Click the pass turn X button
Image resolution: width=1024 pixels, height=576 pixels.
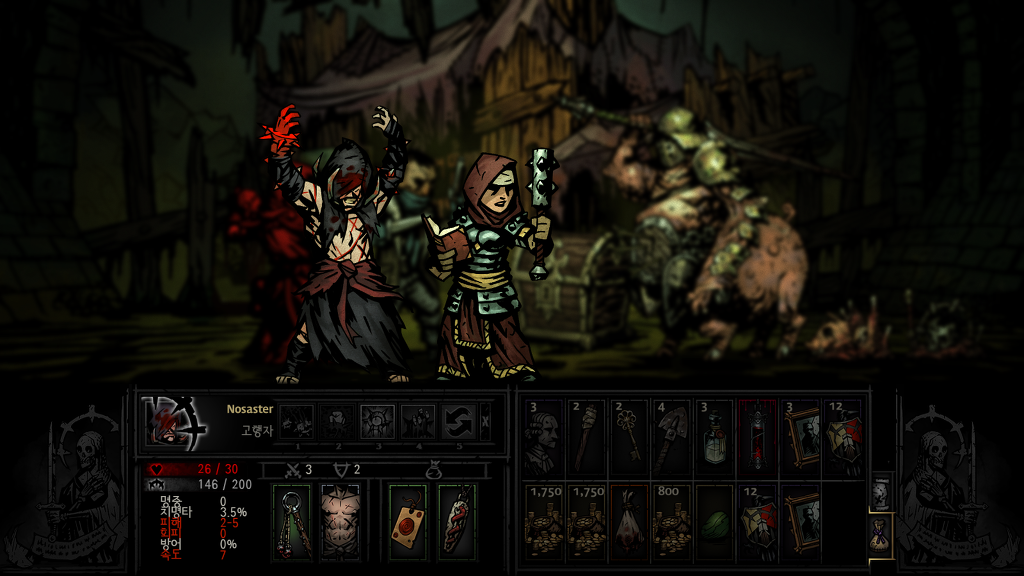point(486,421)
